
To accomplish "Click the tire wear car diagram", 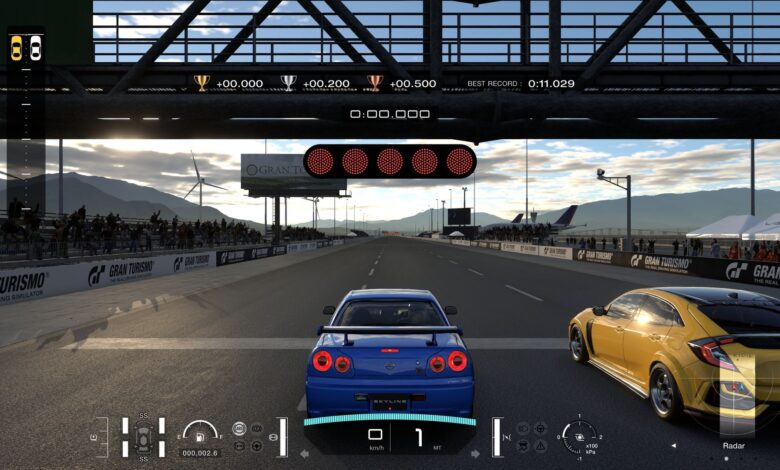I will coord(143,437).
